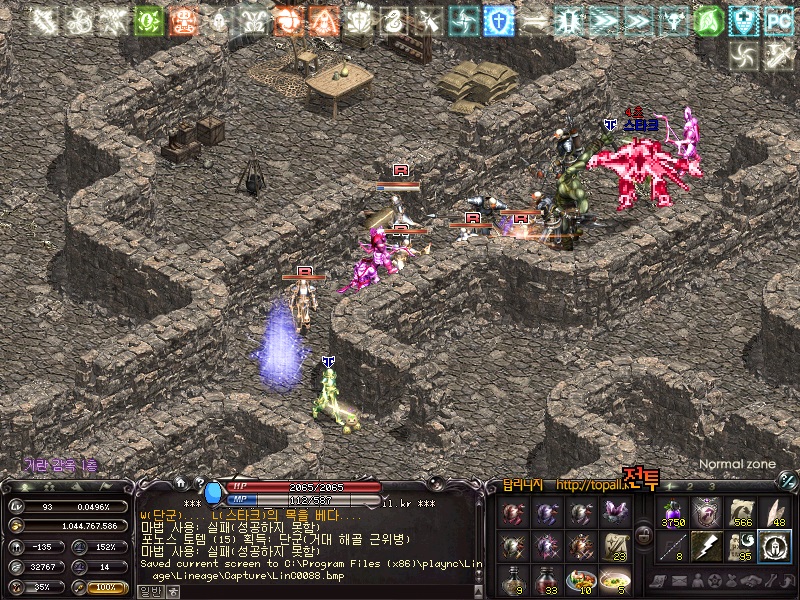Select the wand slot with 8 charges

coord(672,547)
